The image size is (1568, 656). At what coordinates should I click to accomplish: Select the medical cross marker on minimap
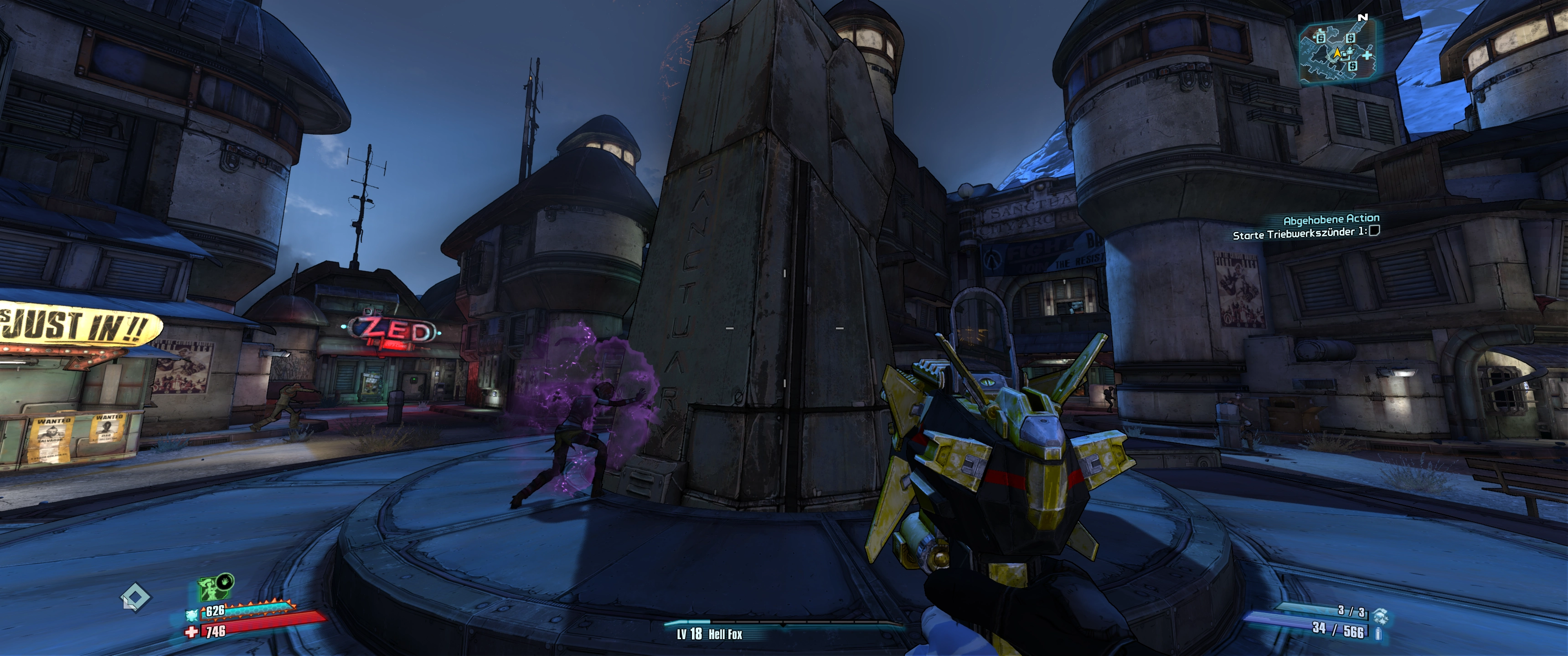(x=1368, y=56)
